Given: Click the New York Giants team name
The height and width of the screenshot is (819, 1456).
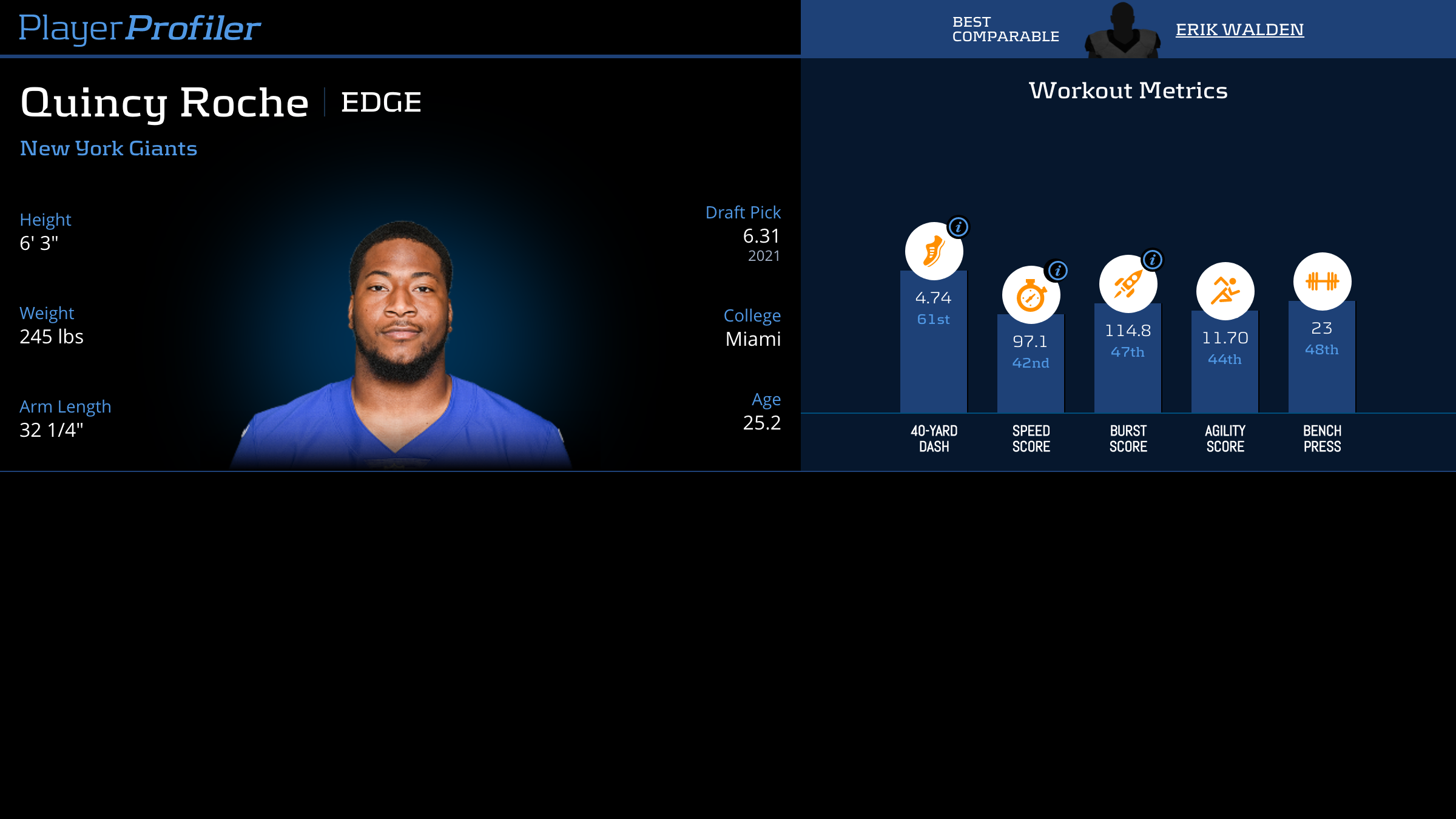Looking at the screenshot, I should tap(109, 149).
